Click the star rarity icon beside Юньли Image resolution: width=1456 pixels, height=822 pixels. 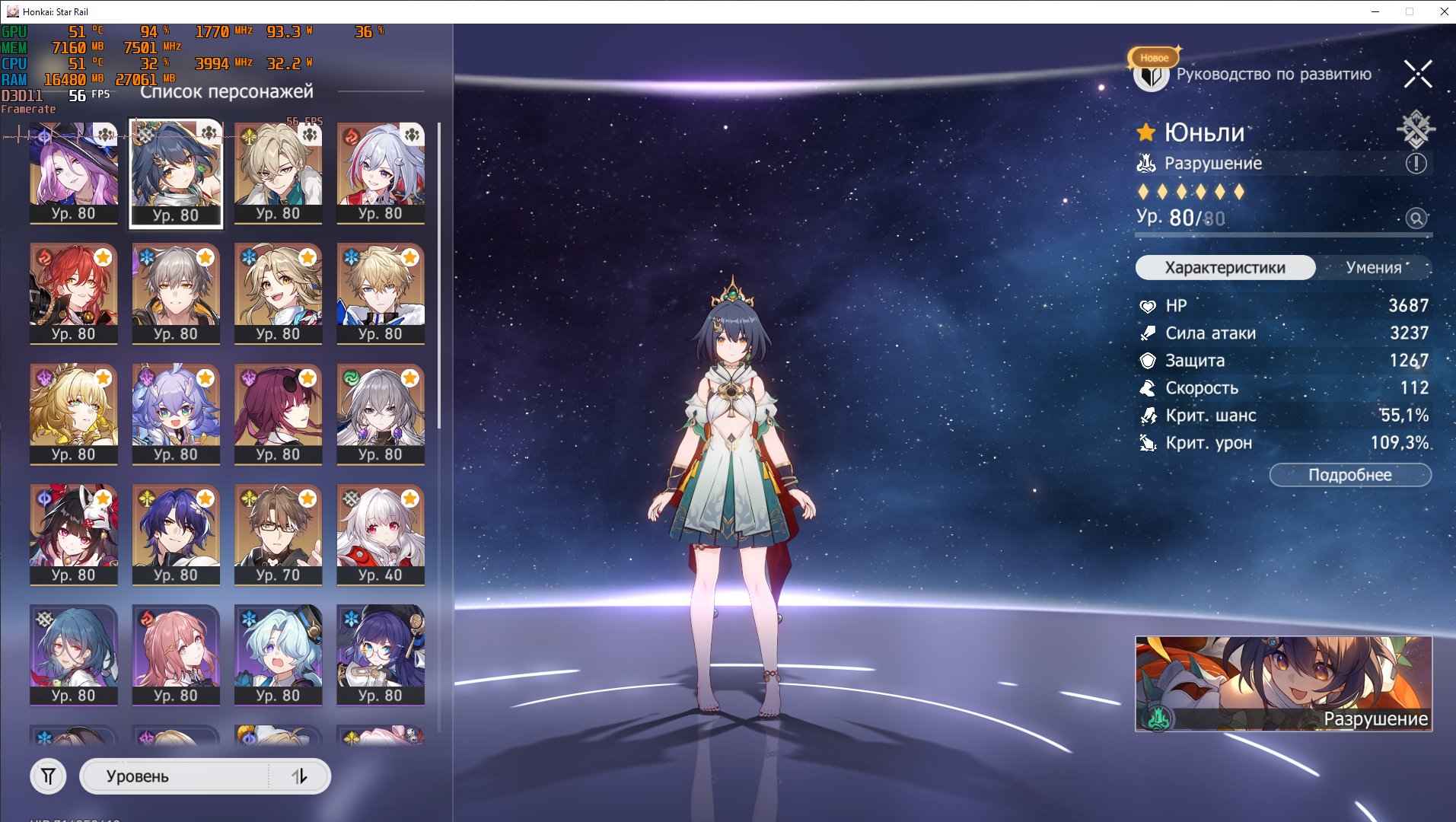tap(1145, 133)
